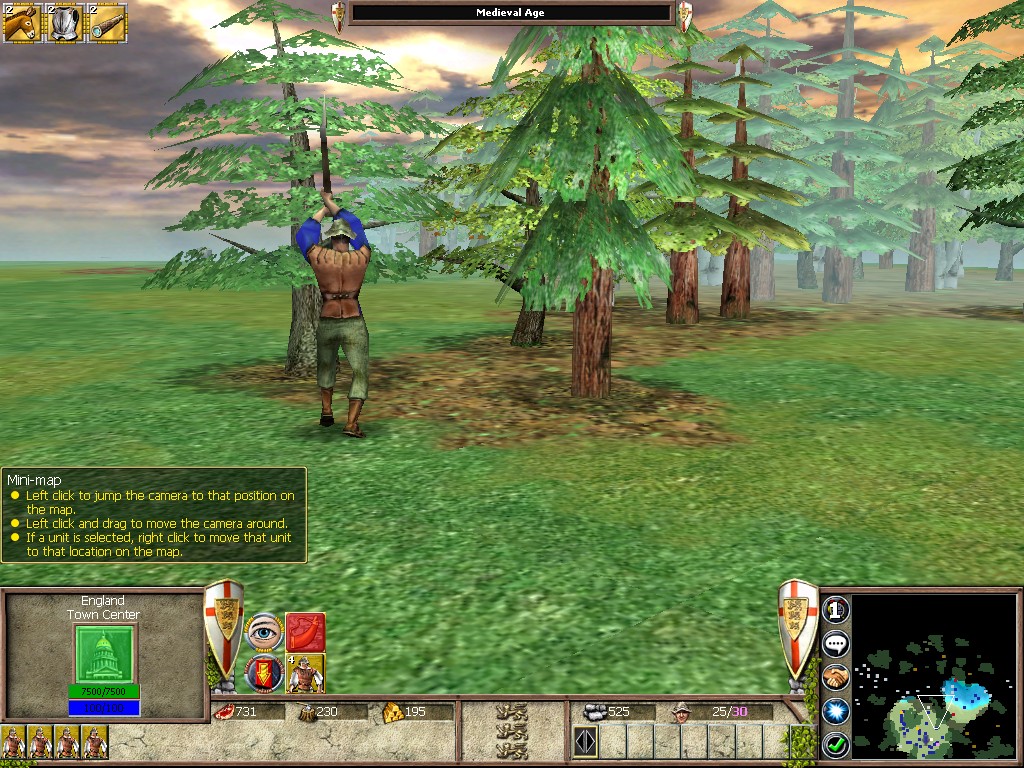Click the red horn ability icon

pos(305,632)
